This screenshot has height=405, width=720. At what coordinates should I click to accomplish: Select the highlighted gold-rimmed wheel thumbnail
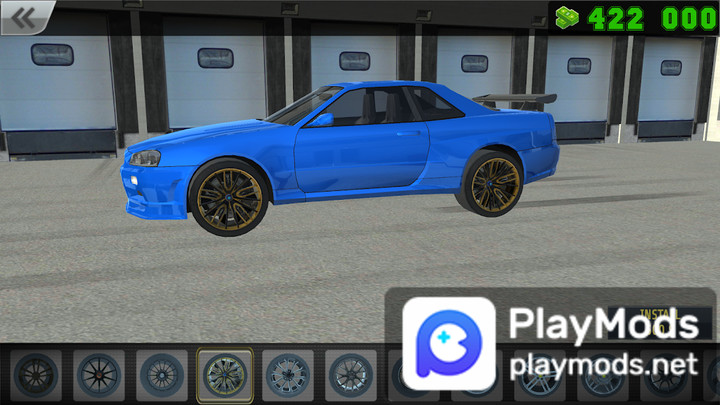224,375
